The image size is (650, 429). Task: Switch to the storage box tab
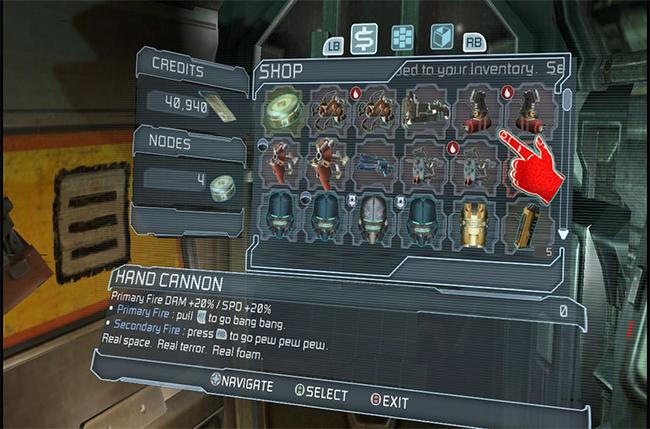[x=441, y=38]
